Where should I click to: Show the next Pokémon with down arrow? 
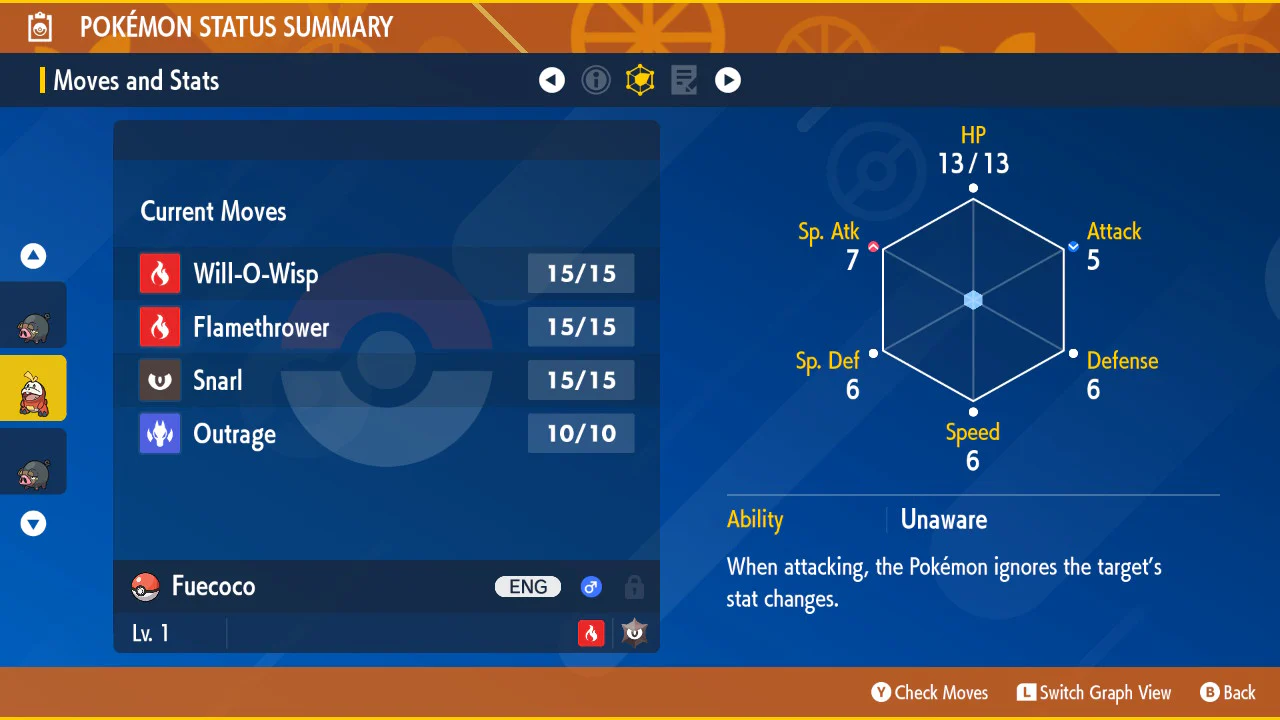34,523
